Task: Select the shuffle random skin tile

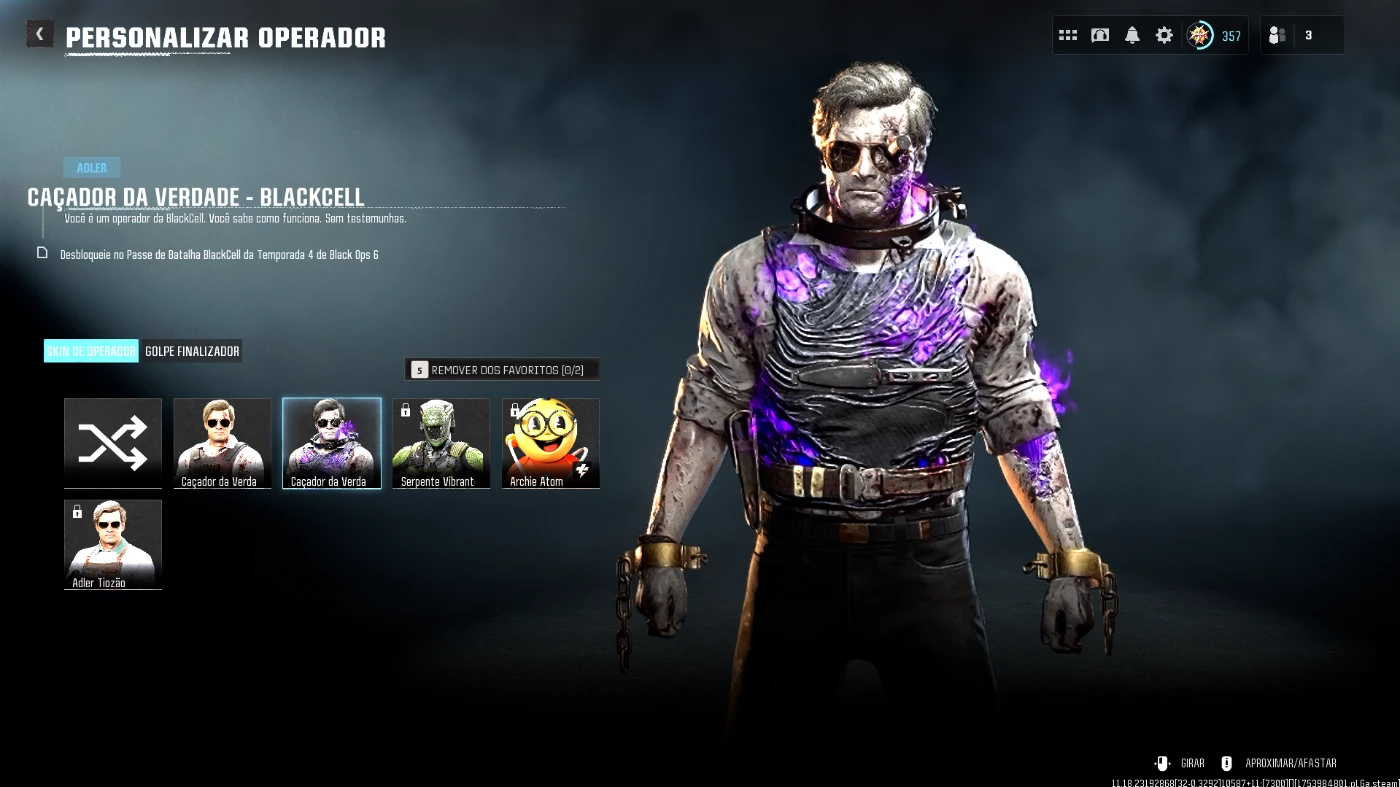Action: point(113,443)
